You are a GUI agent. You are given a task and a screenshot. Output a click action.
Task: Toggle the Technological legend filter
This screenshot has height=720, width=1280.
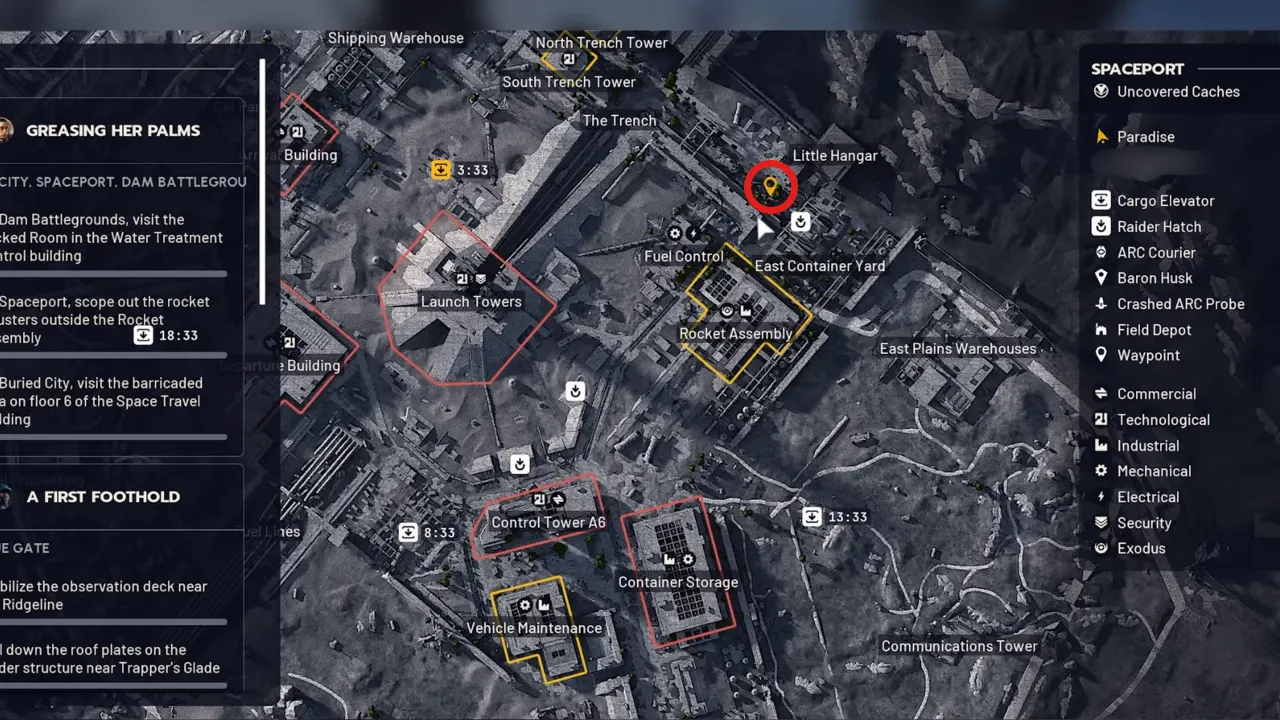tap(1100, 419)
